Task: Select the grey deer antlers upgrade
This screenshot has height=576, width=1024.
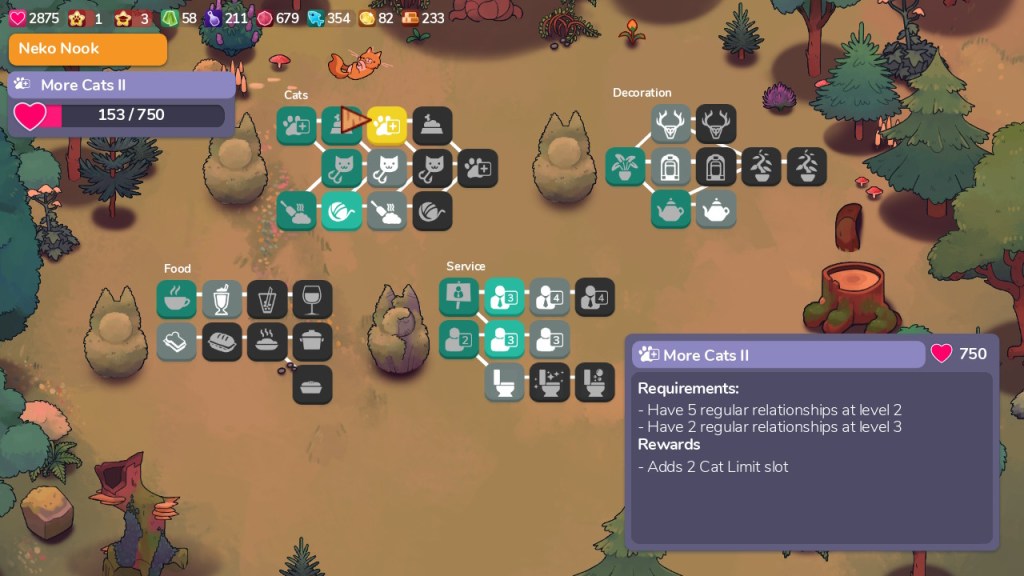Action: click(x=671, y=124)
